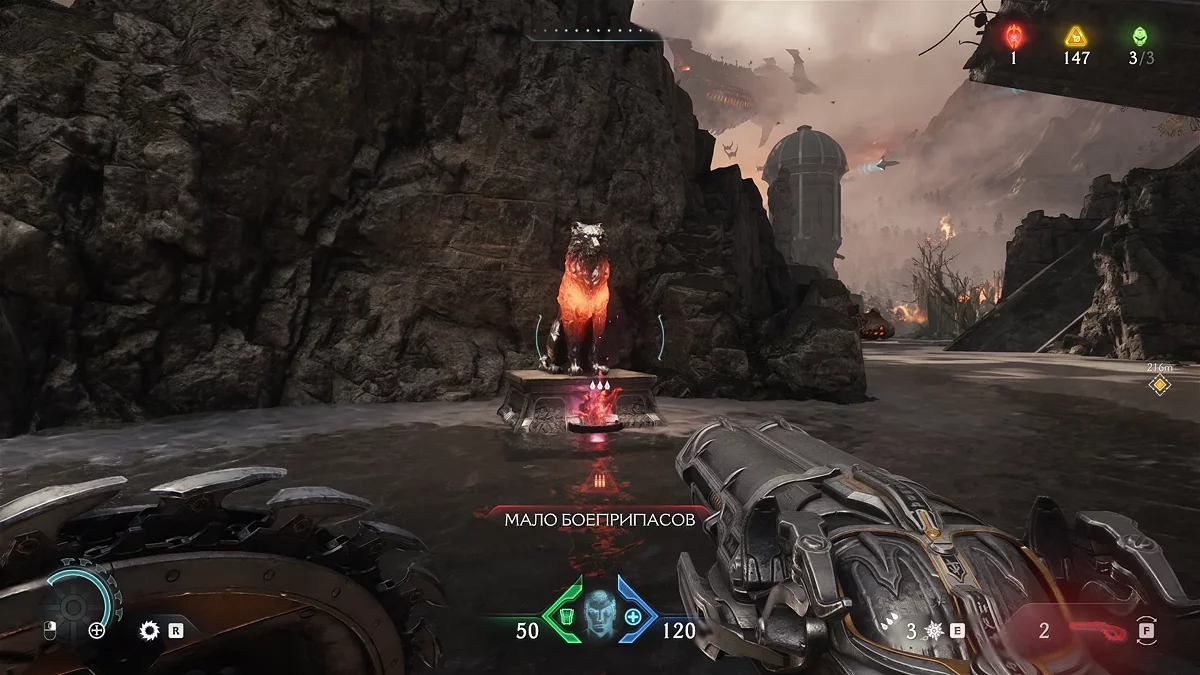
Task: Click the green helmet extra lives icon
Action: tap(1140, 37)
